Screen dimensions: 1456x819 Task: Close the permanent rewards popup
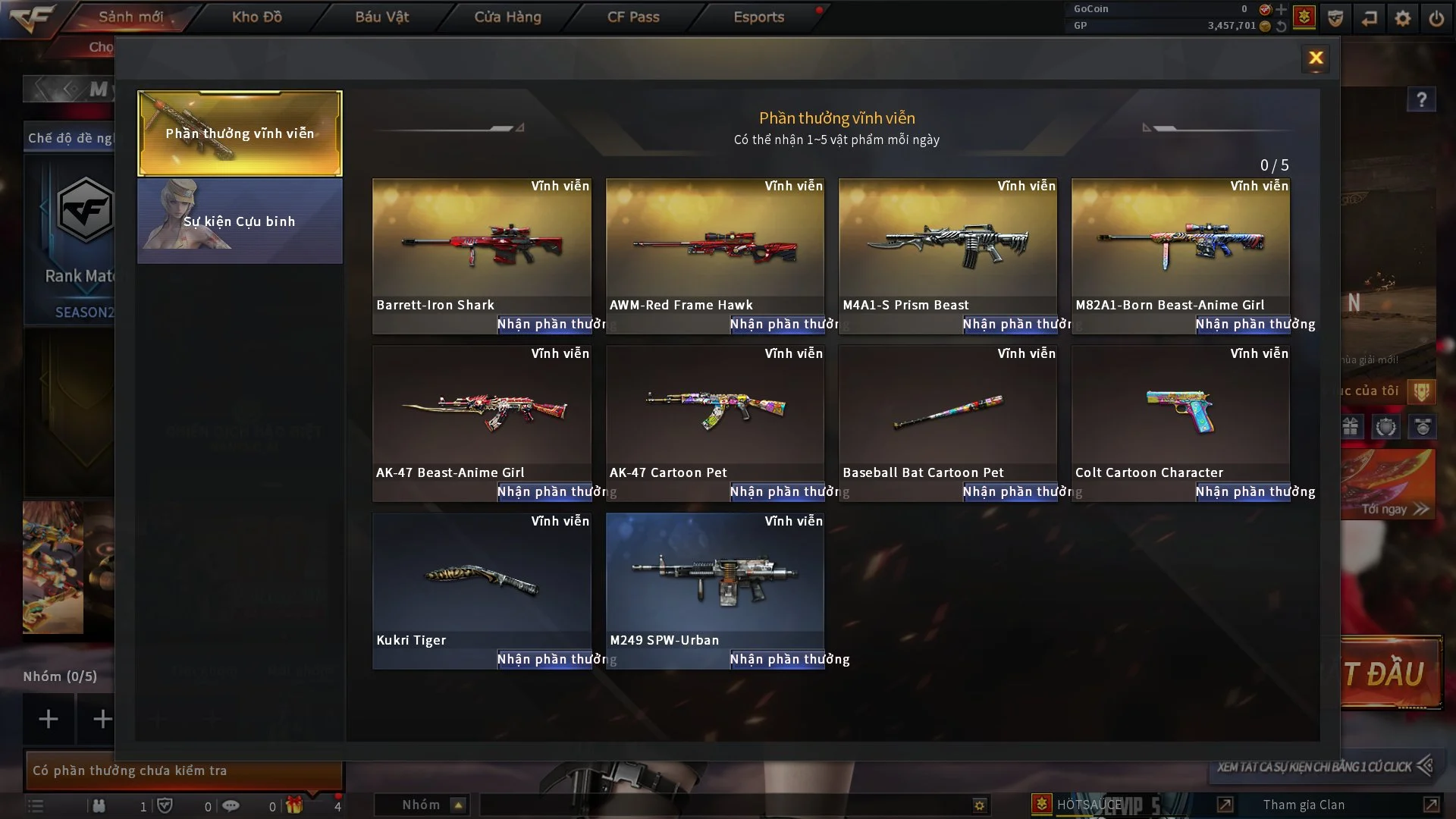click(x=1316, y=58)
